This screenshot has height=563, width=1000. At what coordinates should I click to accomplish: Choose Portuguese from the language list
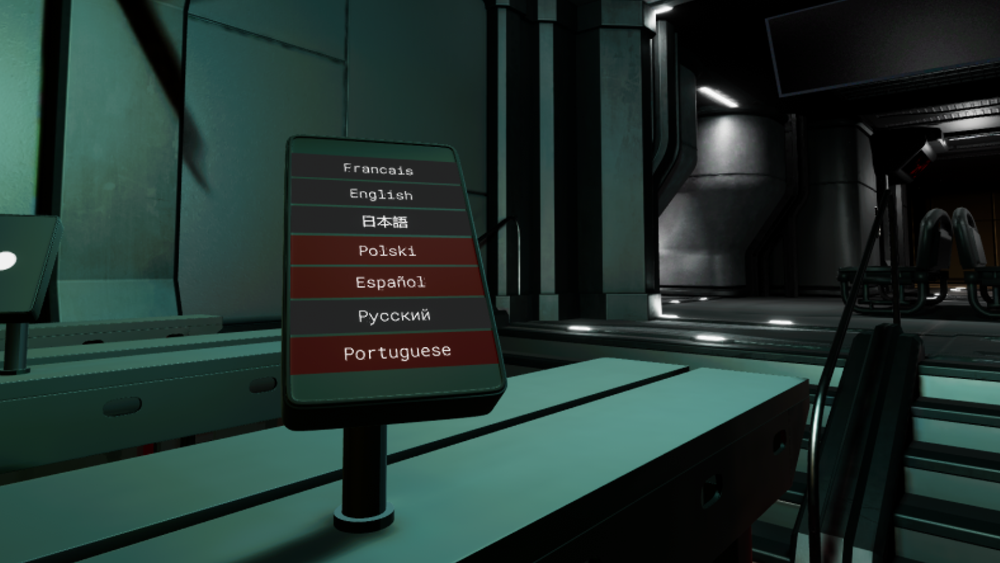397,352
